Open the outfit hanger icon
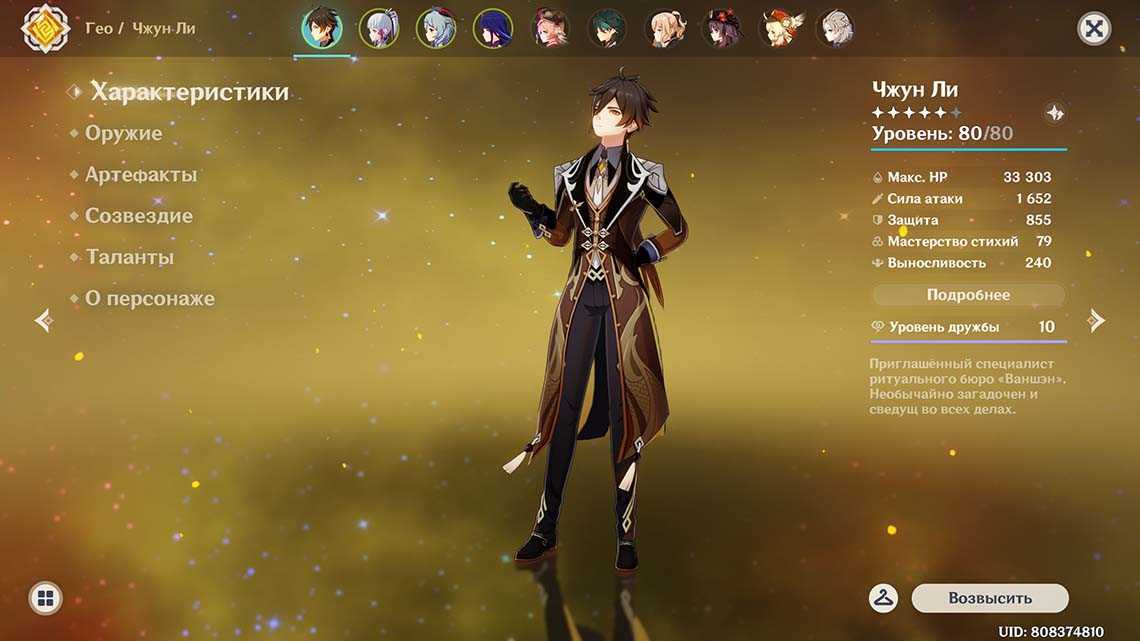 pos(883,598)
